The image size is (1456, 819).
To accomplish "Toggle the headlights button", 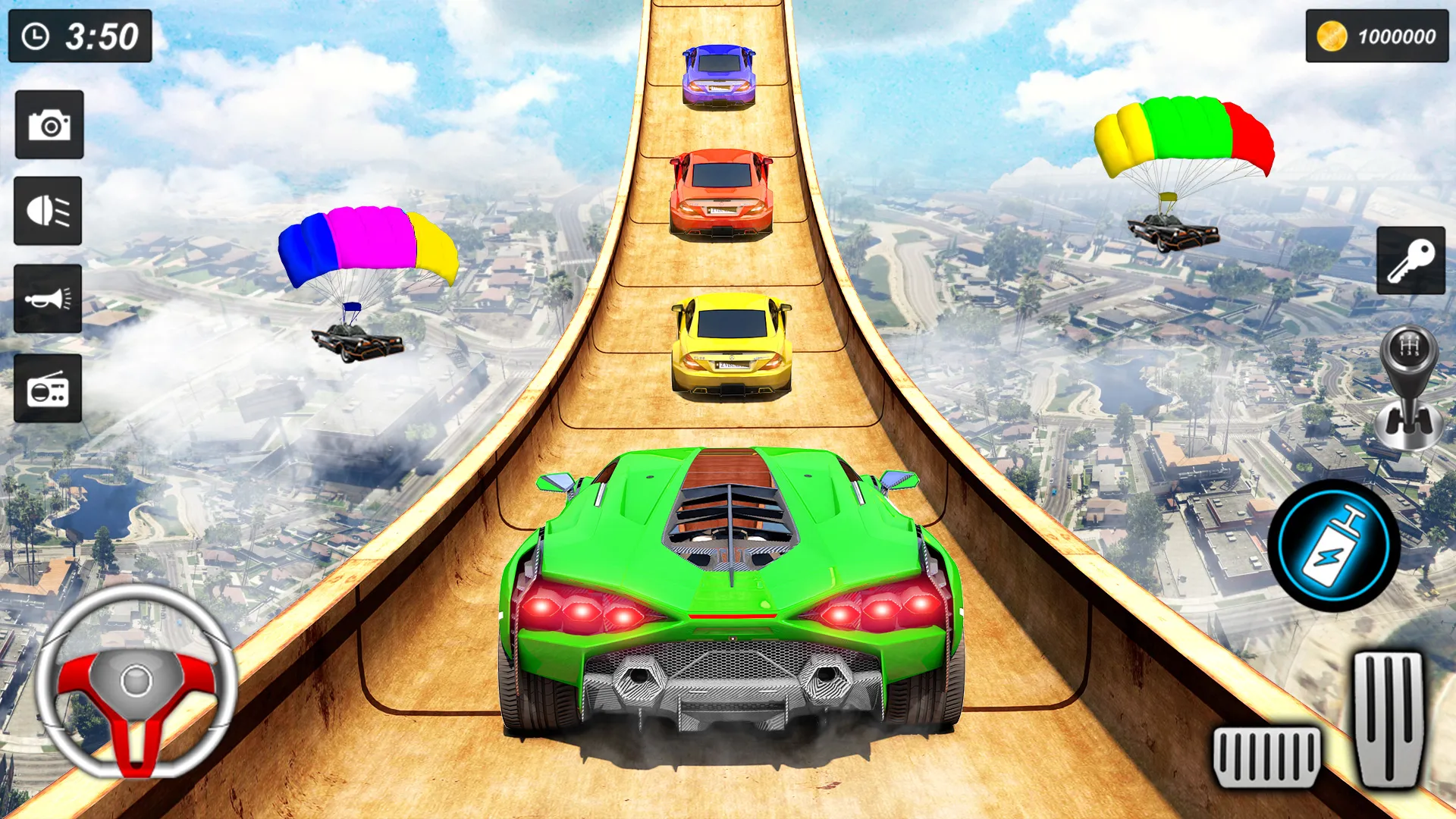I will [x=48, y=211].
